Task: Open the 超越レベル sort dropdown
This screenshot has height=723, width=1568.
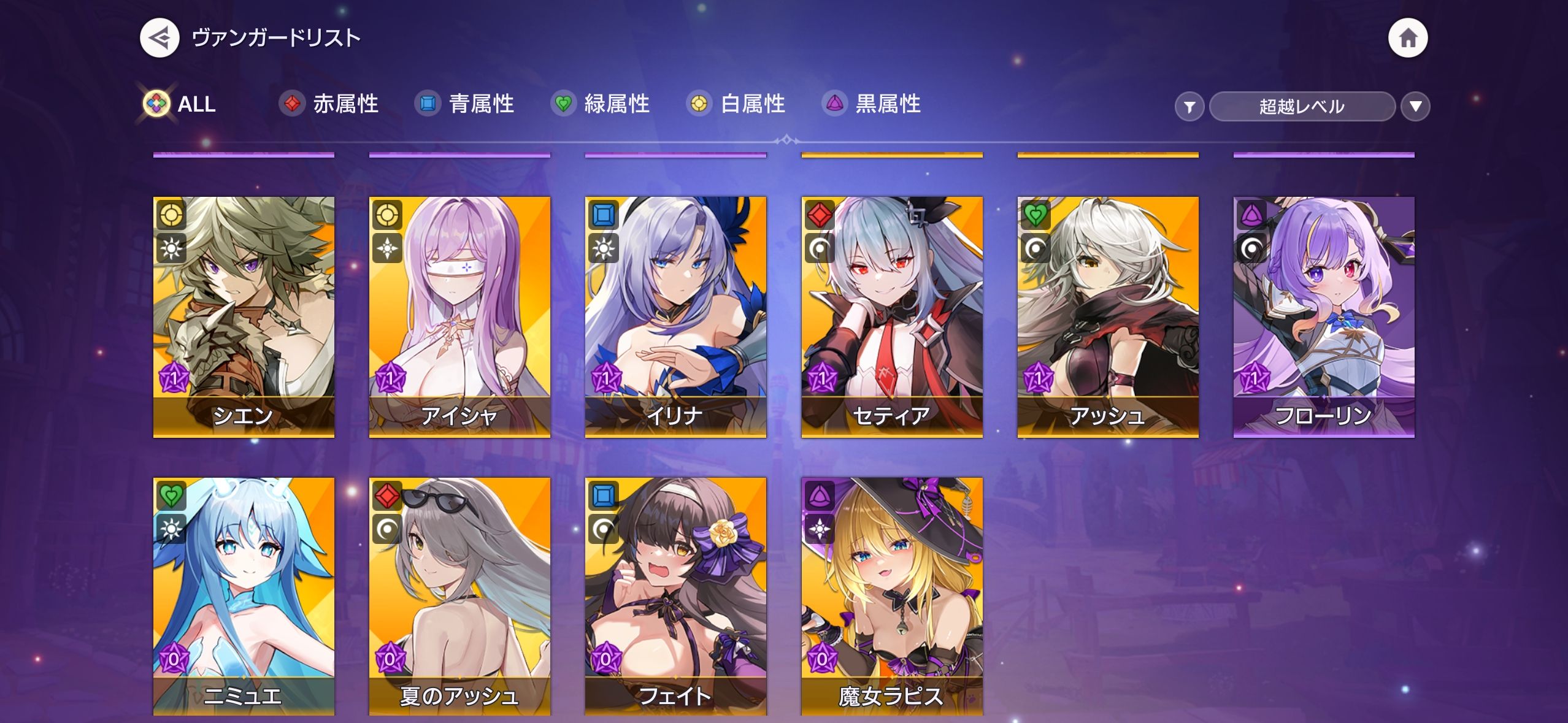Action: [1301, 107]
